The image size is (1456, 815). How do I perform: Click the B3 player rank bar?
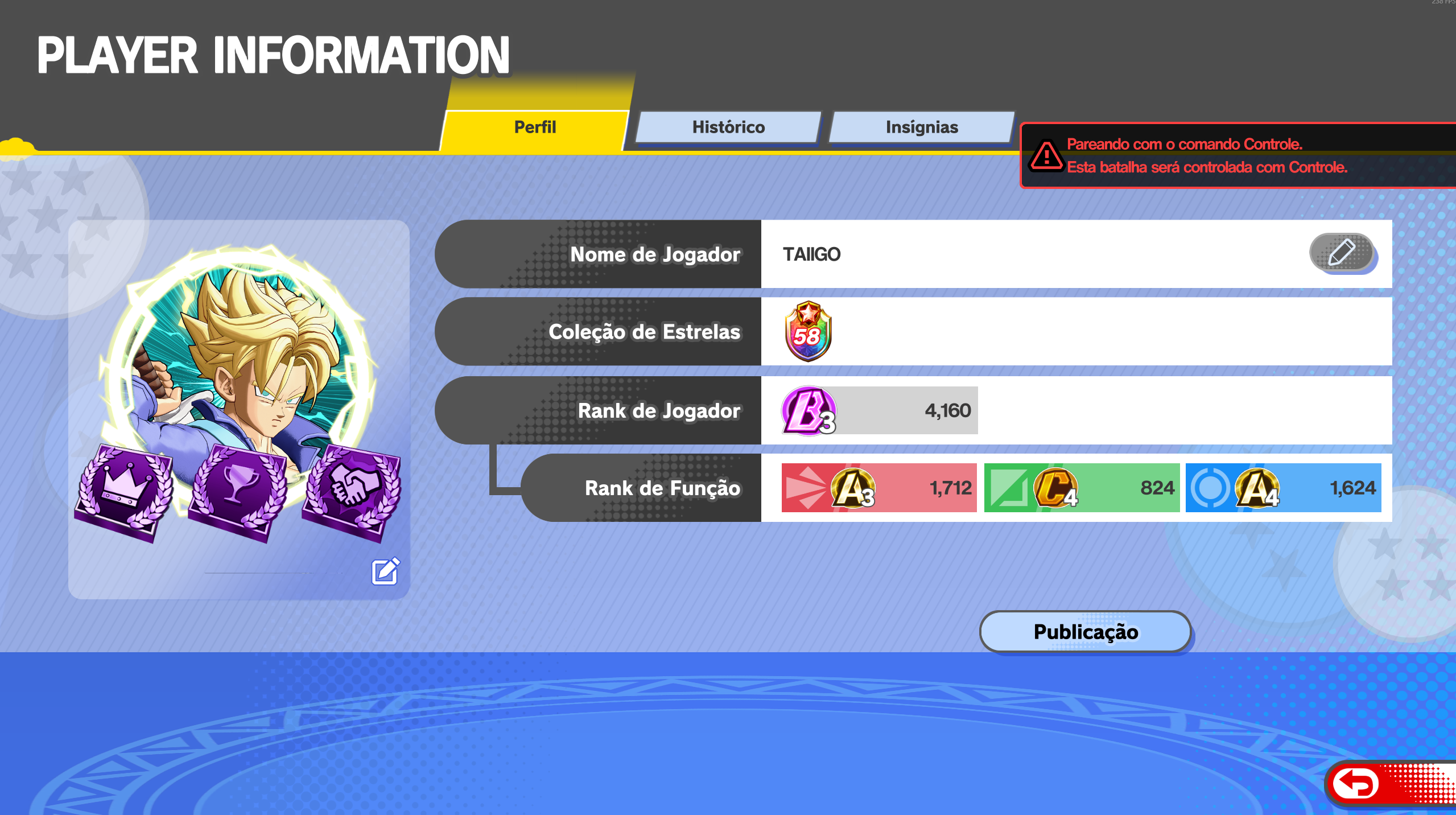point(880,410)
